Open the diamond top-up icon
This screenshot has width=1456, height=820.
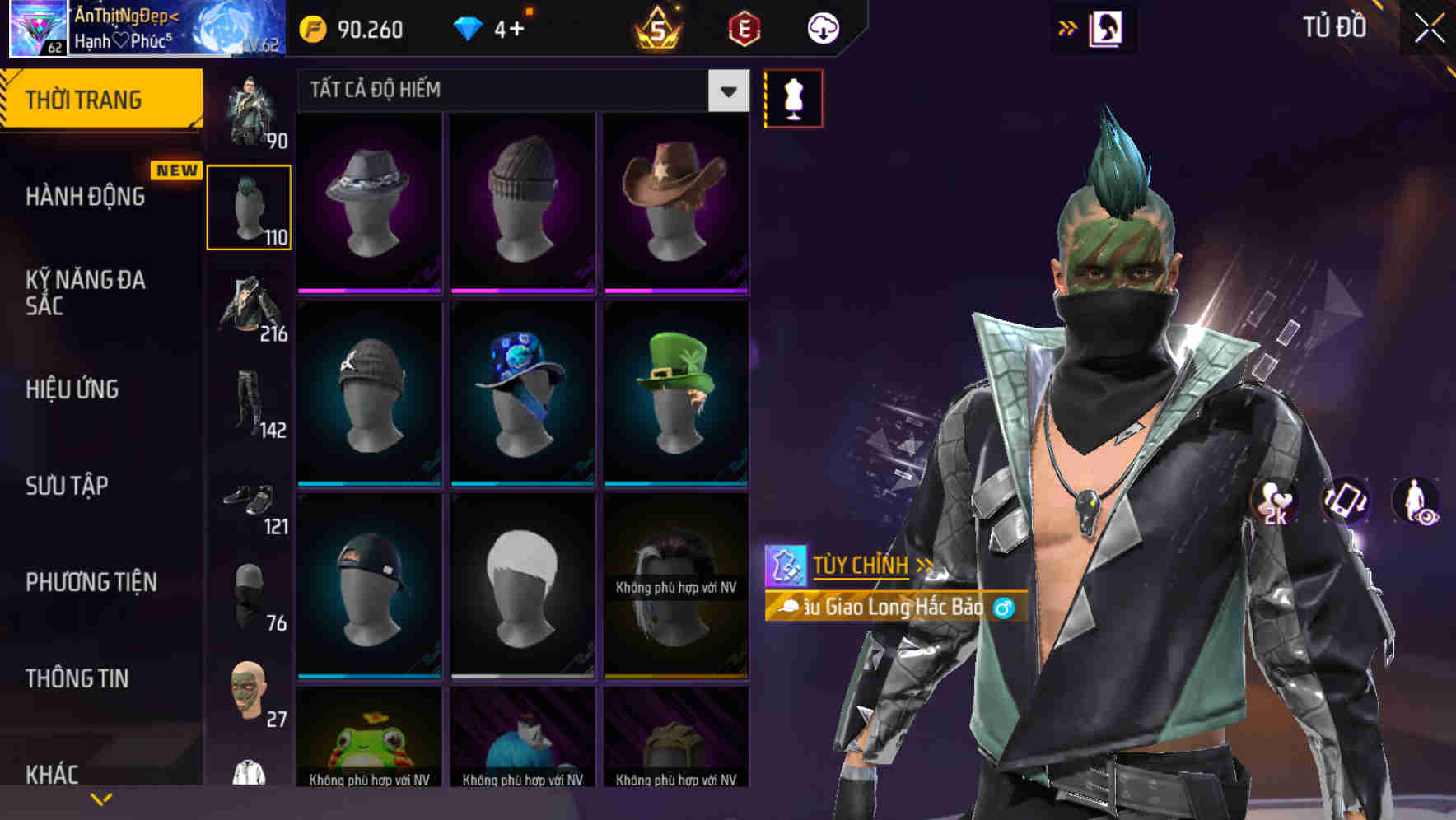469,27
